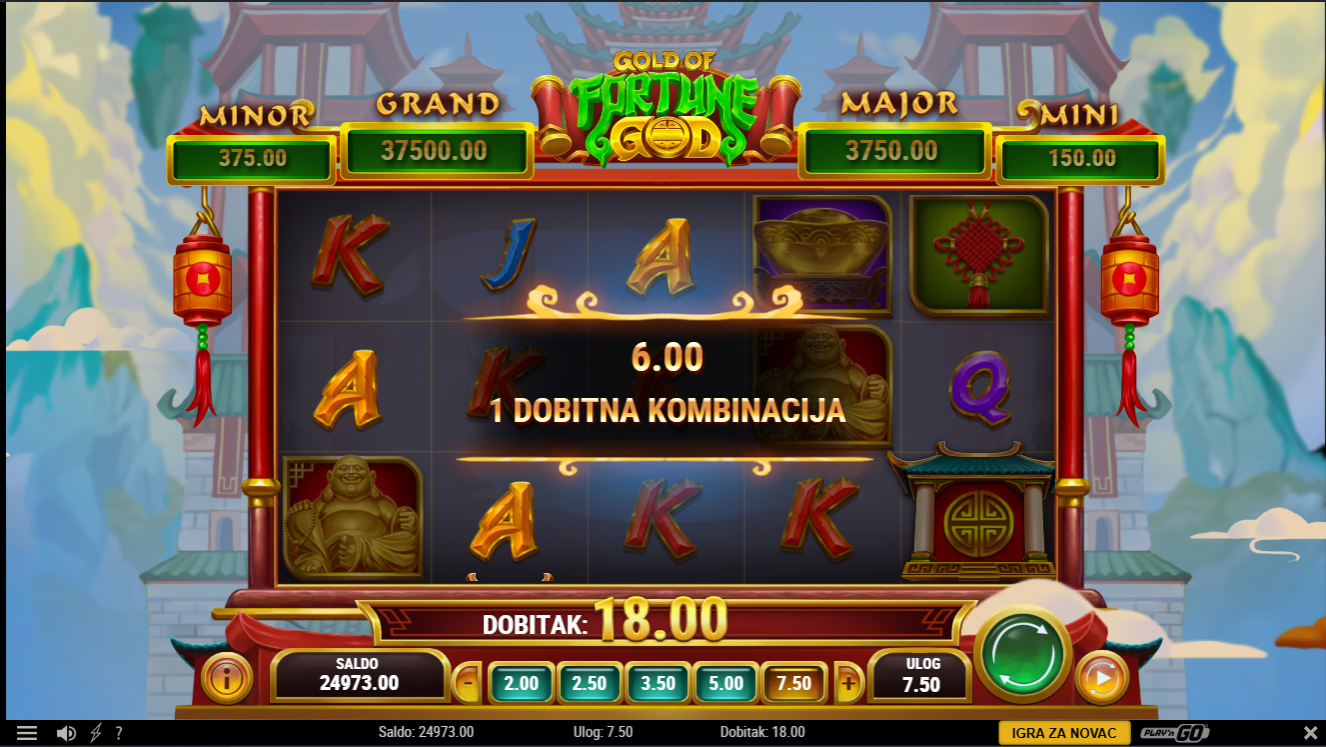This screenshot has width=1326, height=747.
Task: Open the hamburger menu
Action: (27, 733)
